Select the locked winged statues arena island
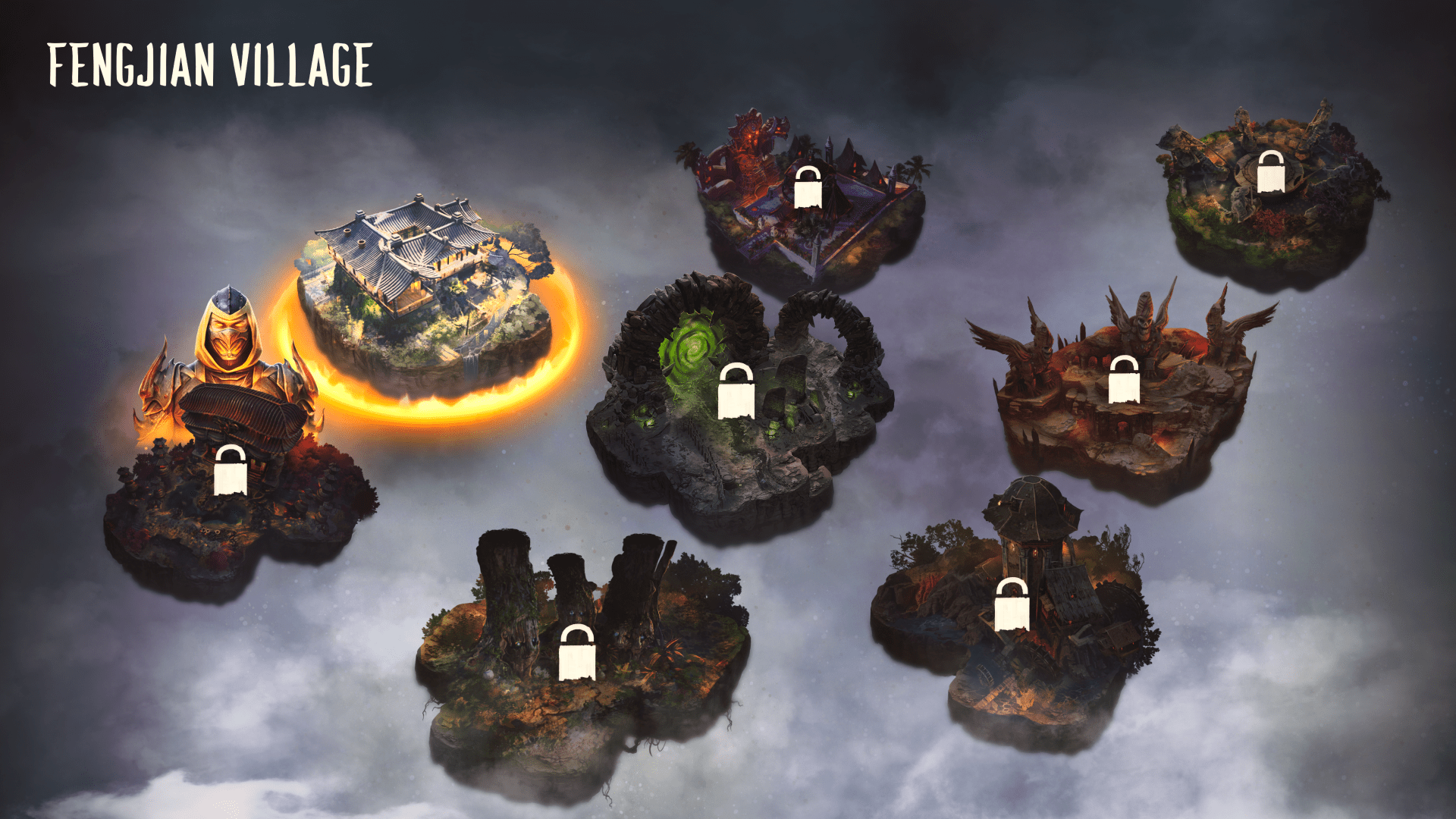 pos(1124,379)
